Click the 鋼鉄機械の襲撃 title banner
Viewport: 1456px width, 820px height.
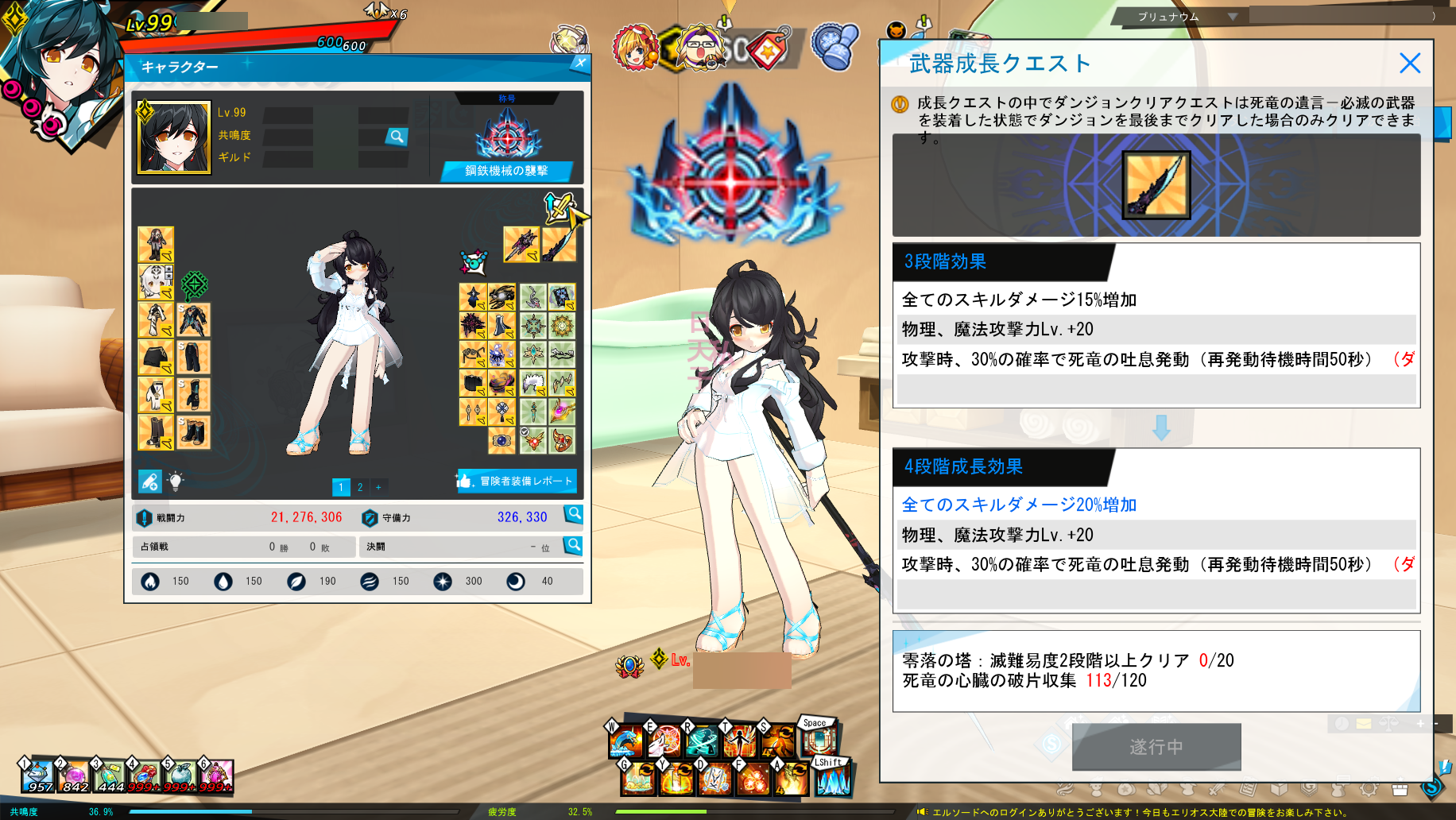tap(509, 170)
